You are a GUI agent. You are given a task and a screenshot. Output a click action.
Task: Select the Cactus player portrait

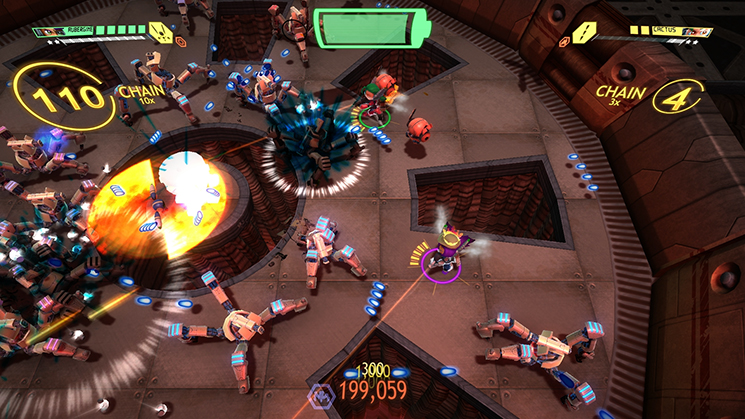697,32
